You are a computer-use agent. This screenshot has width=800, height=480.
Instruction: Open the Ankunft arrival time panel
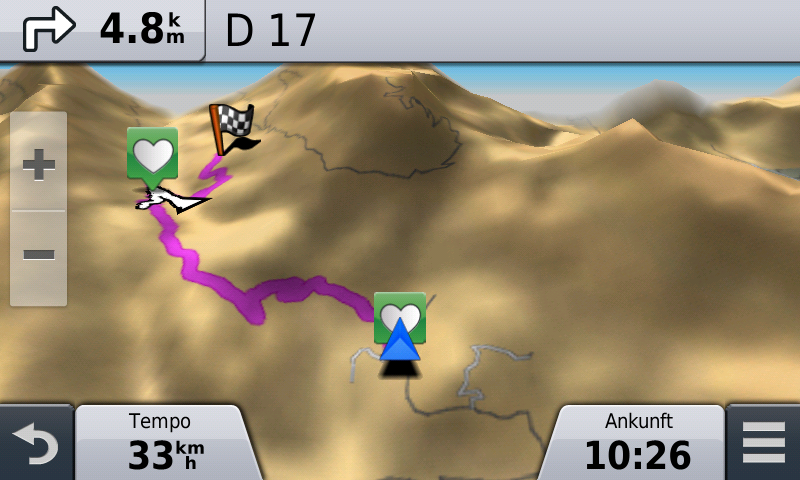pos(638,442)
